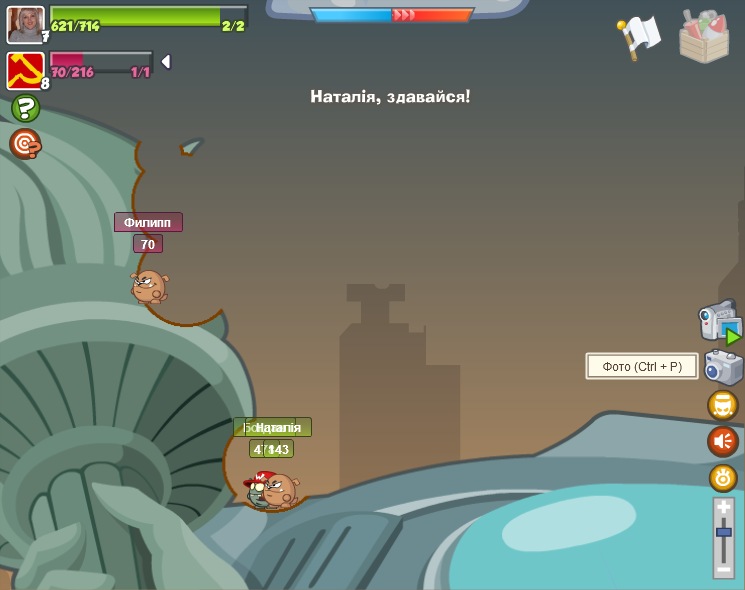
Task: Select the blonde player's avatar portrait
Action: (25, 24)
